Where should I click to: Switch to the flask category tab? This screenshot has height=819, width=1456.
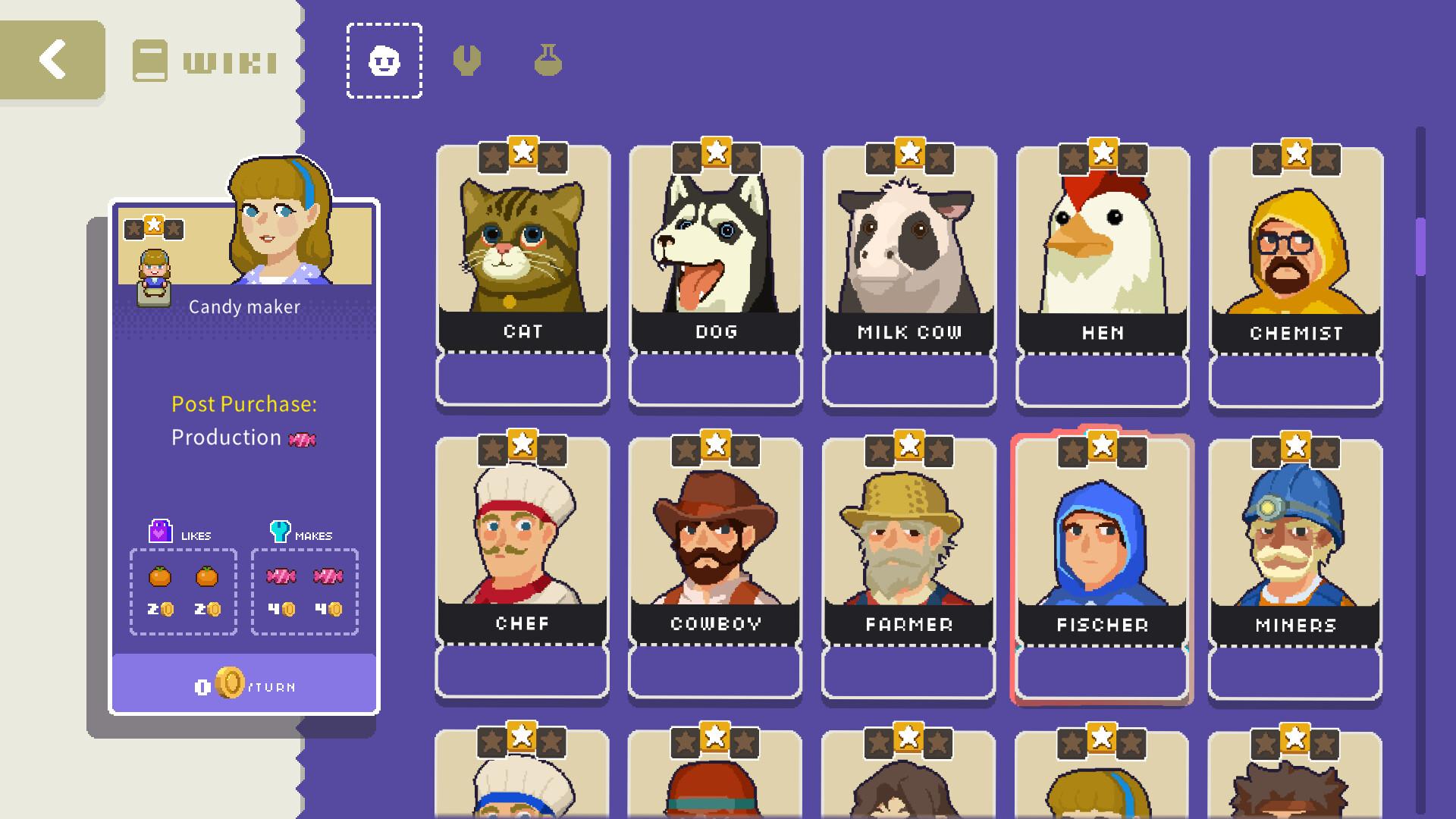[547, 59]
